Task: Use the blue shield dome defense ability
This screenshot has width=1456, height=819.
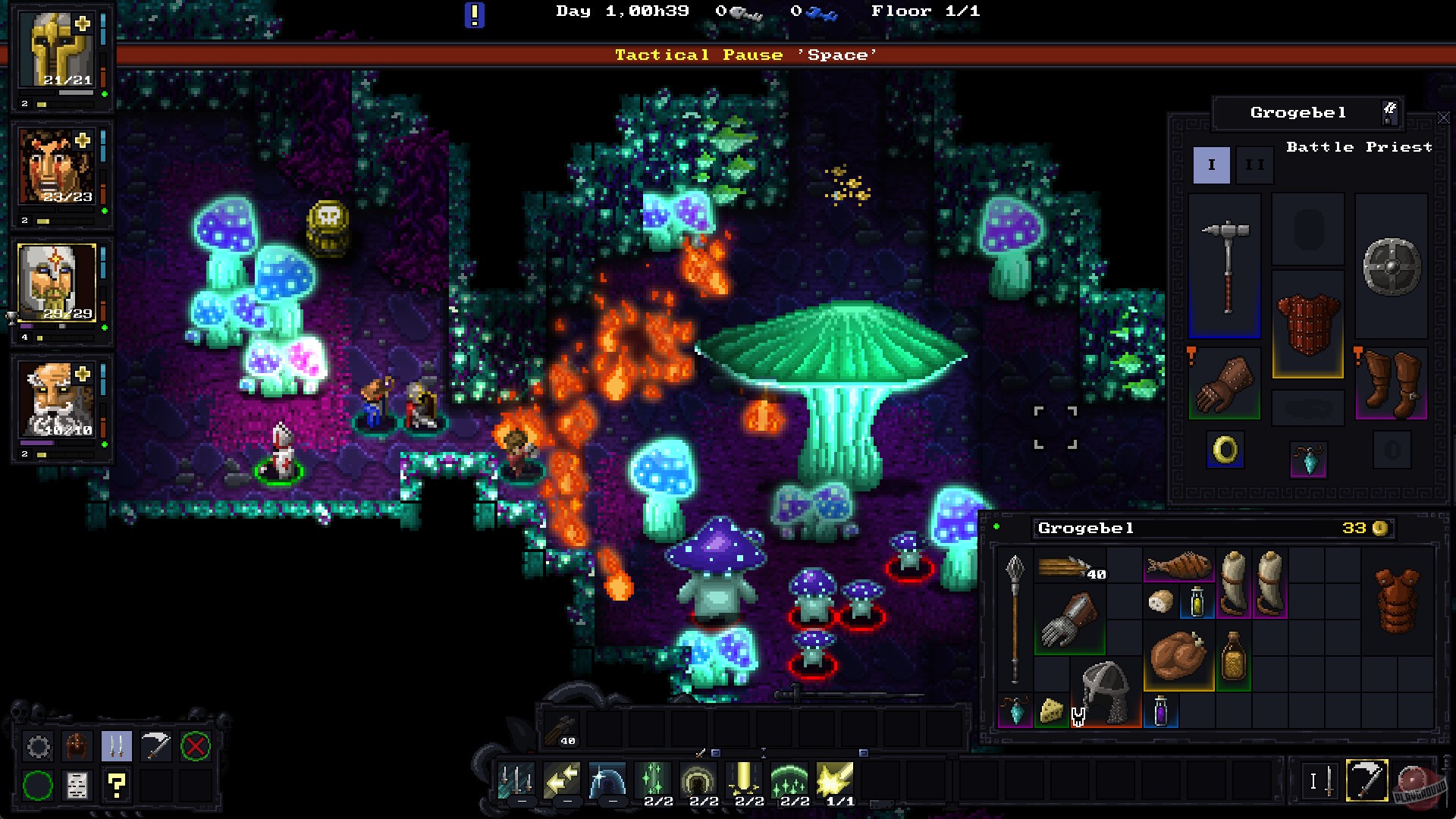Action: pyautogui.click(x=607, y=780)
